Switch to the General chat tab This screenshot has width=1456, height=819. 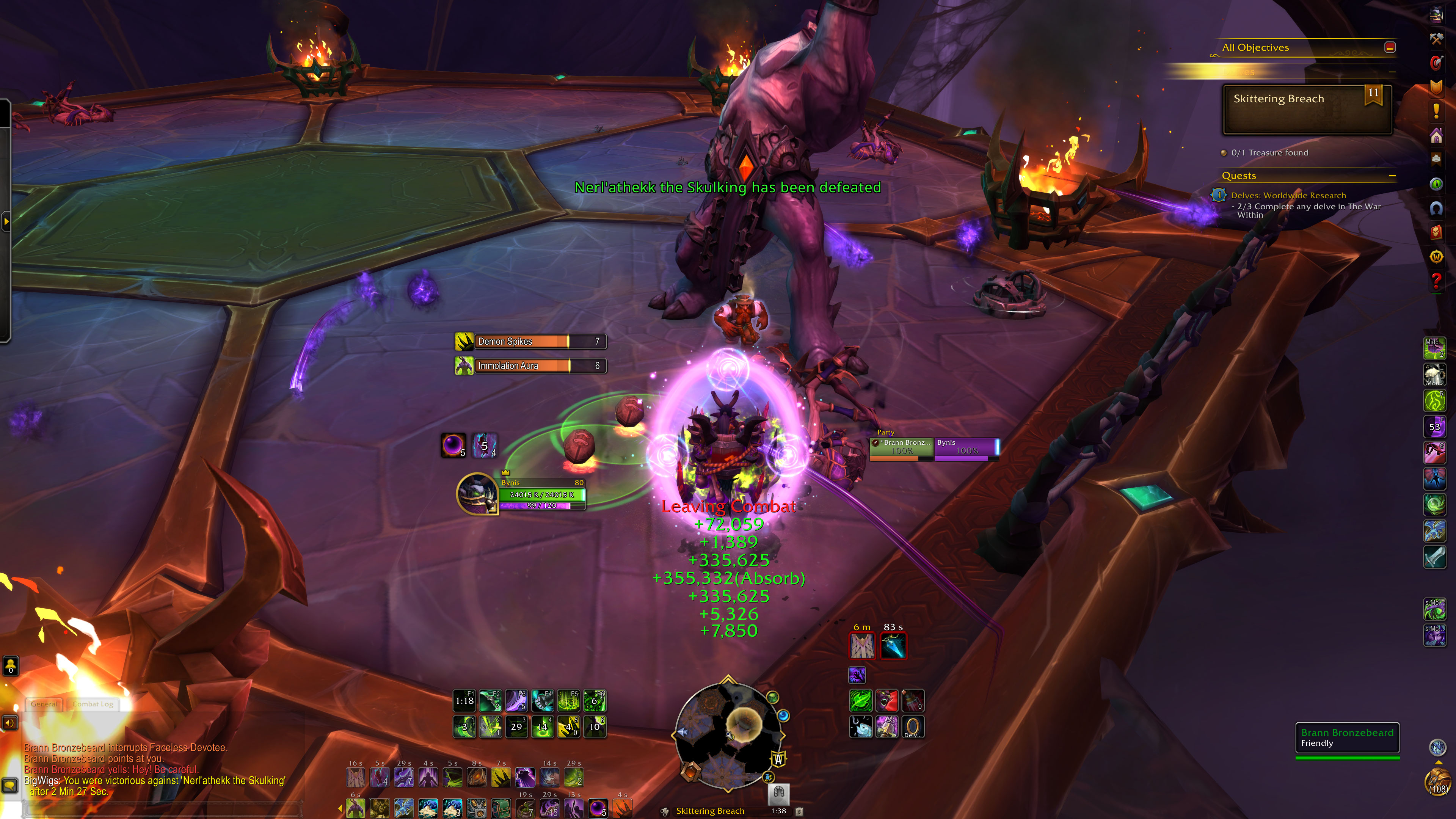pos(44,704)
